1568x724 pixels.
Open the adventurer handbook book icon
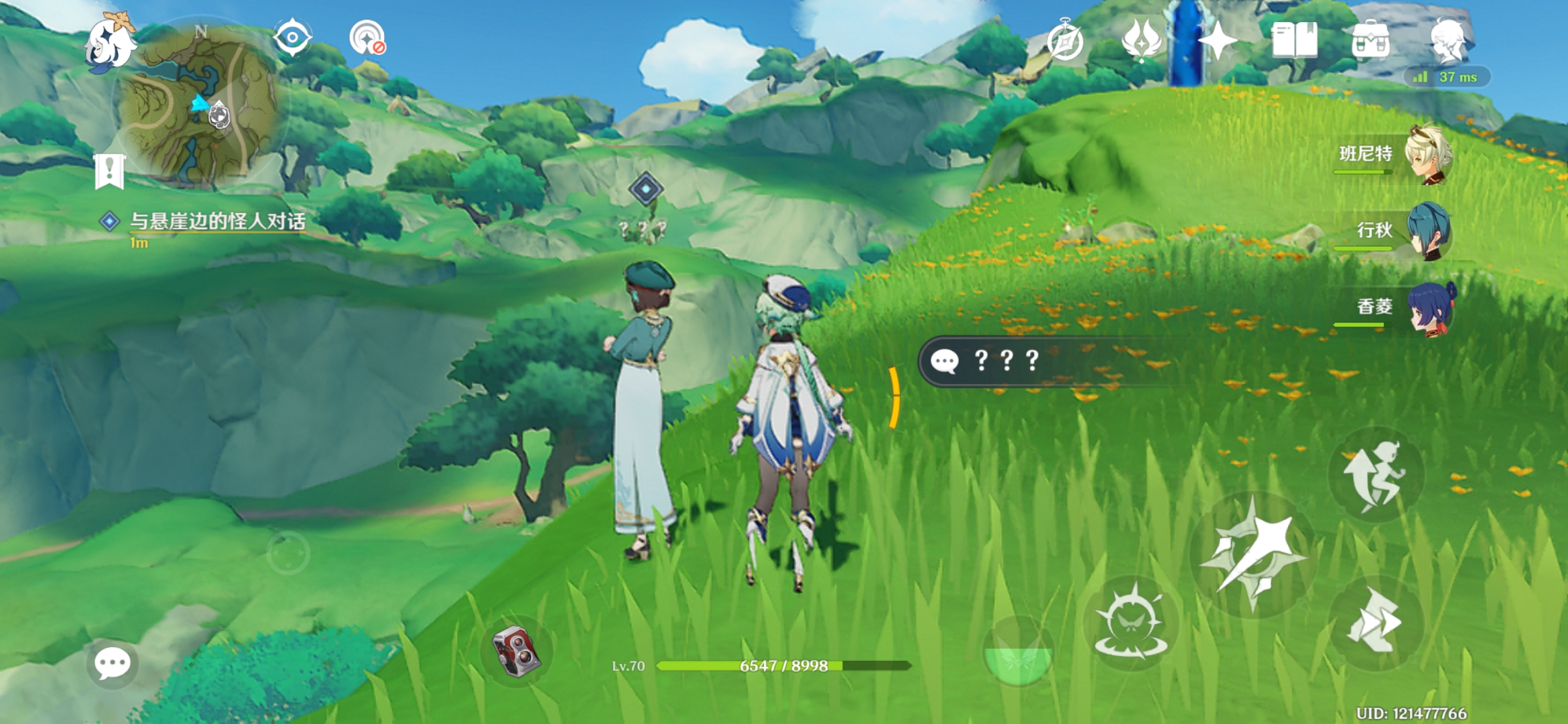coord(1295,40)
